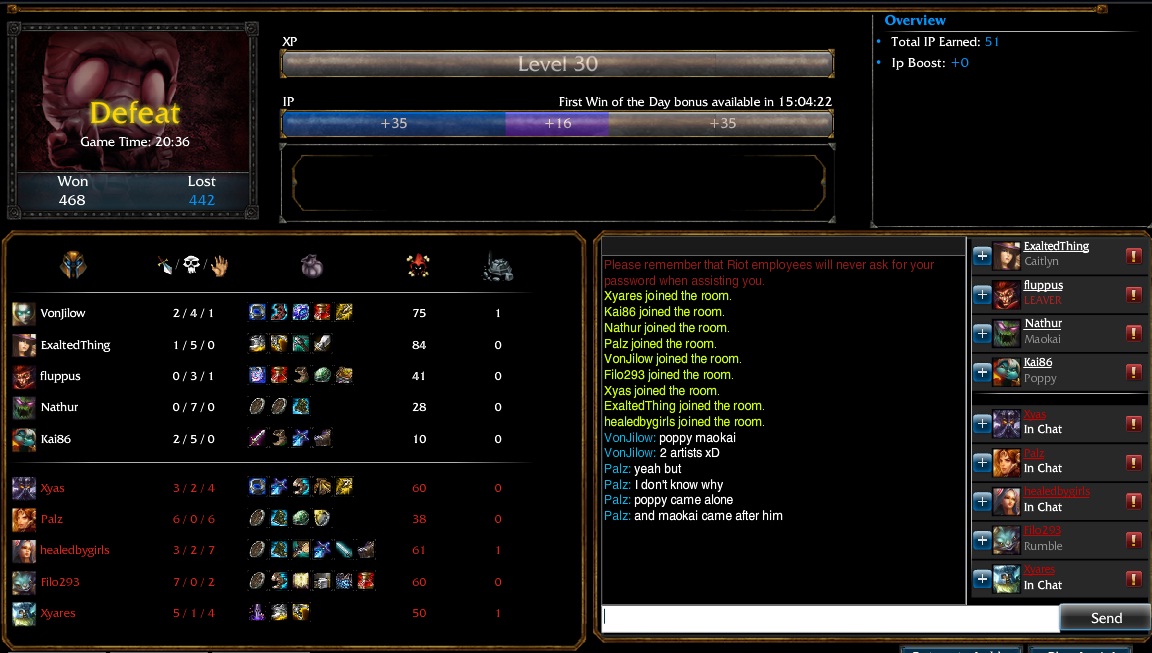Click Xyares' champion portrait in the scoreboard
The image size is (1152, 653).
[24, 613]
